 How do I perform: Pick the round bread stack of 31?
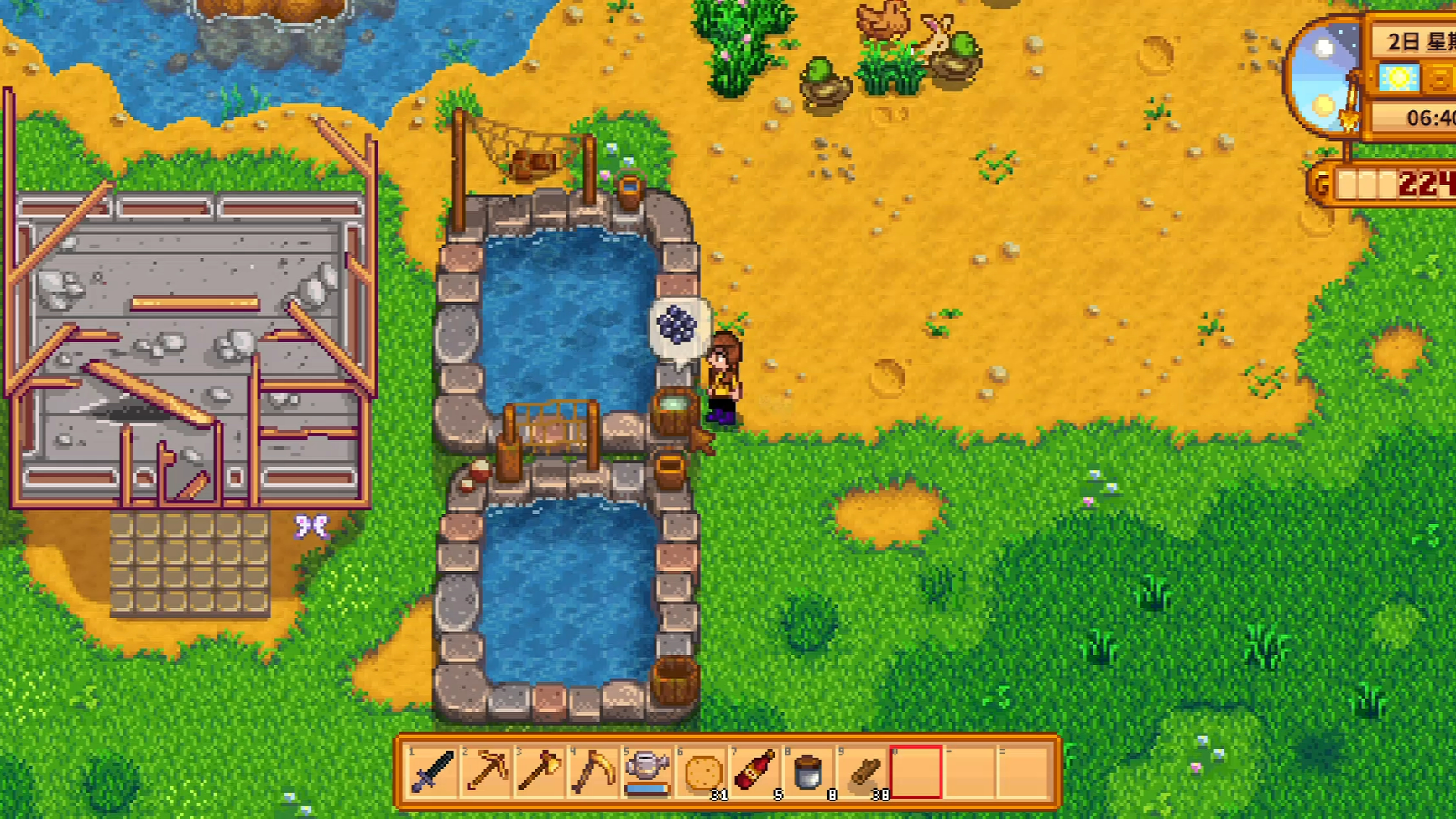coord(702,771)
